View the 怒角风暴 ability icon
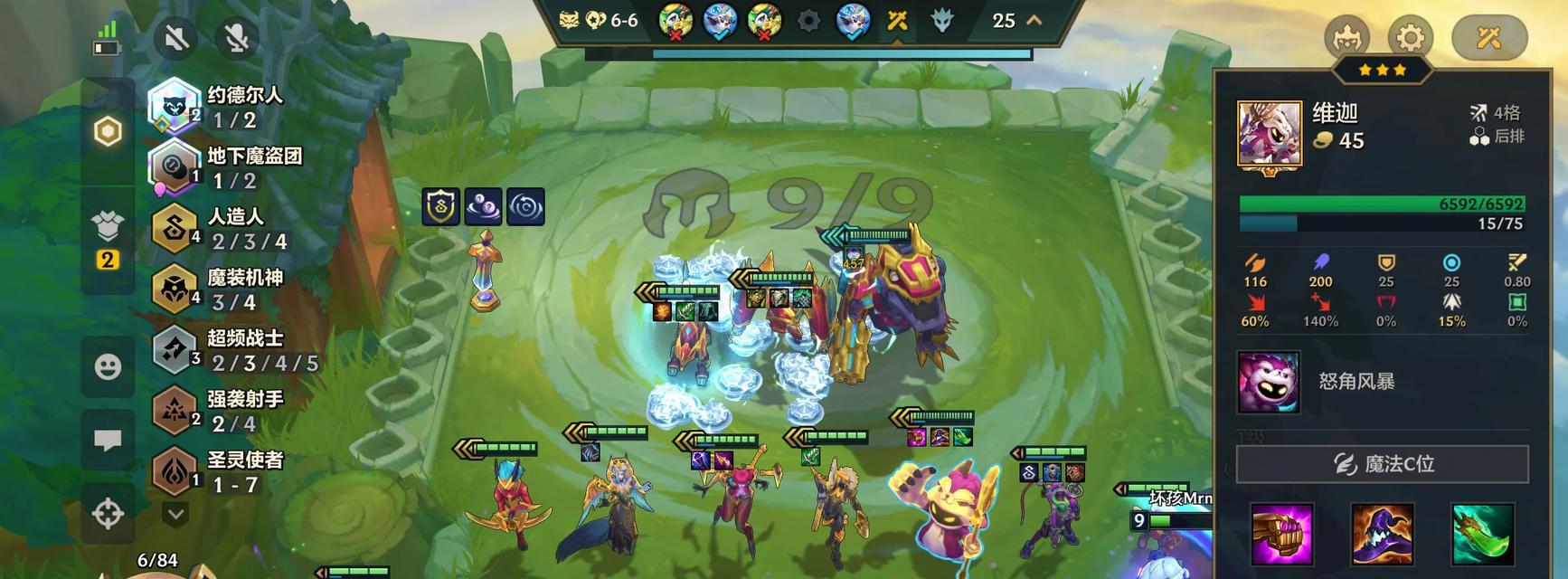 [1269, 382]
